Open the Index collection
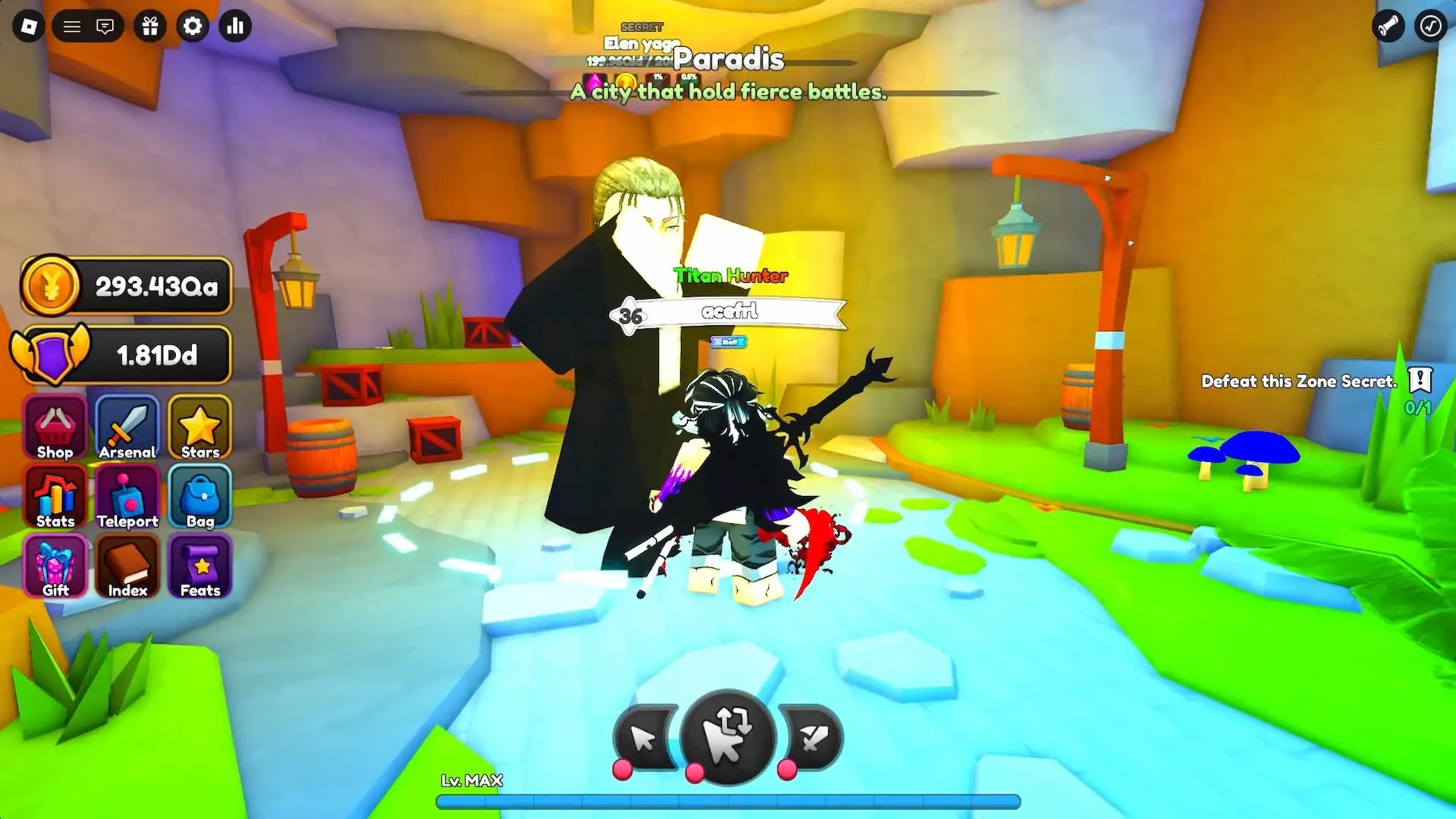 pyautogui.click(x=127, y=566)
